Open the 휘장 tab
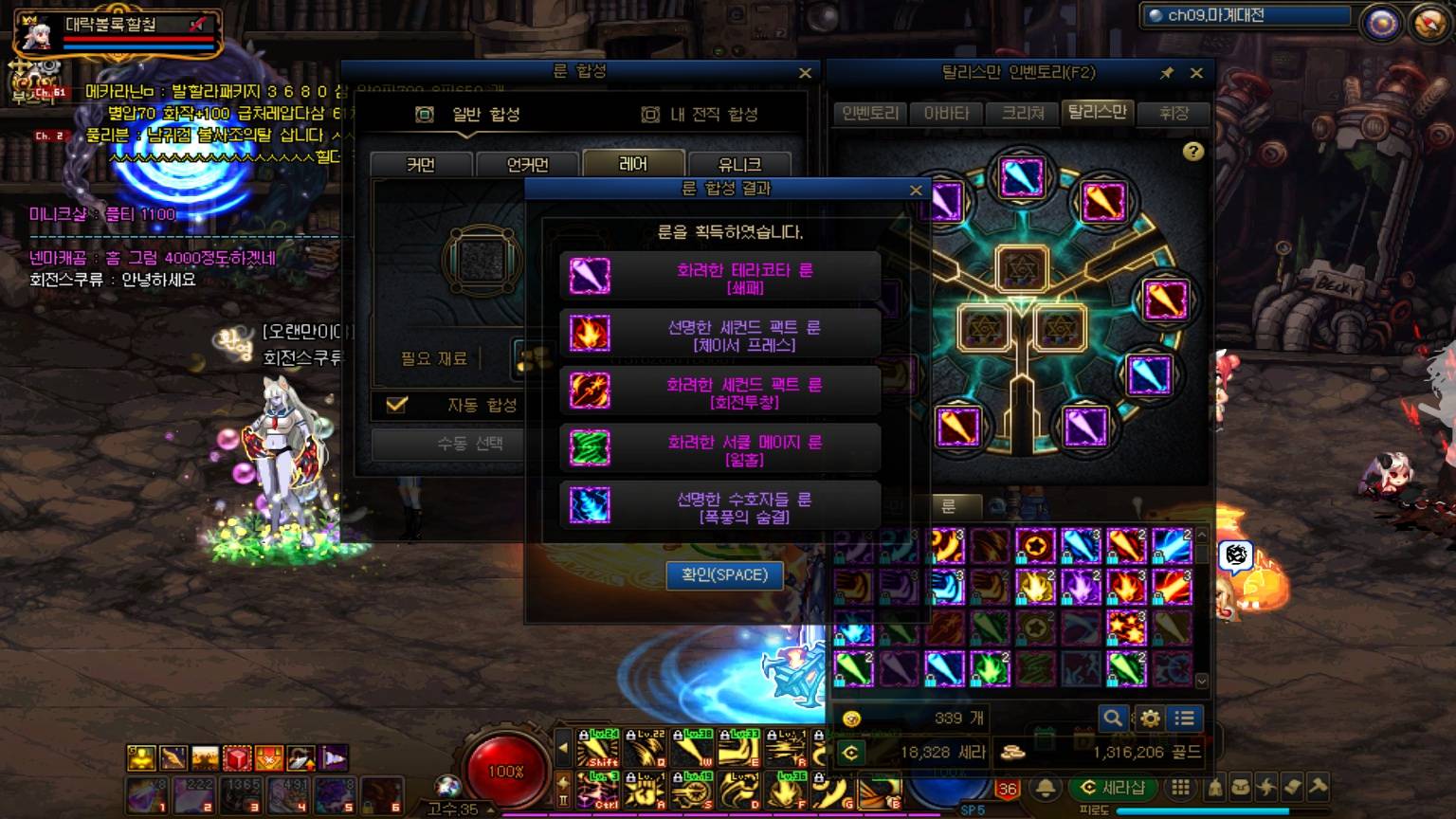 pos(1174,113)
